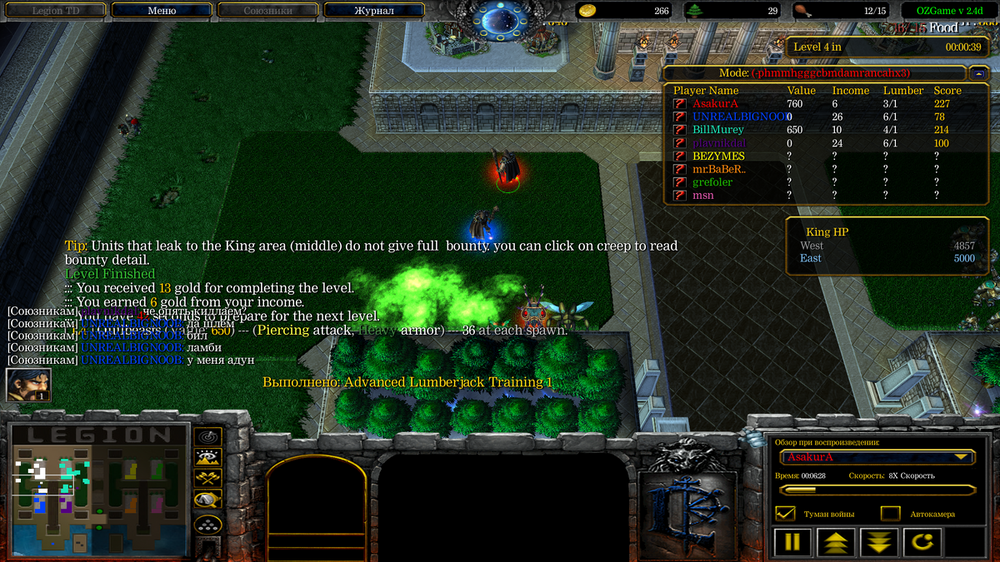Viewport: 1000px width, 562px height.
Task: Open the AsakurA player view dropdown
Action: pyautogui.click(x=877, y=457)
